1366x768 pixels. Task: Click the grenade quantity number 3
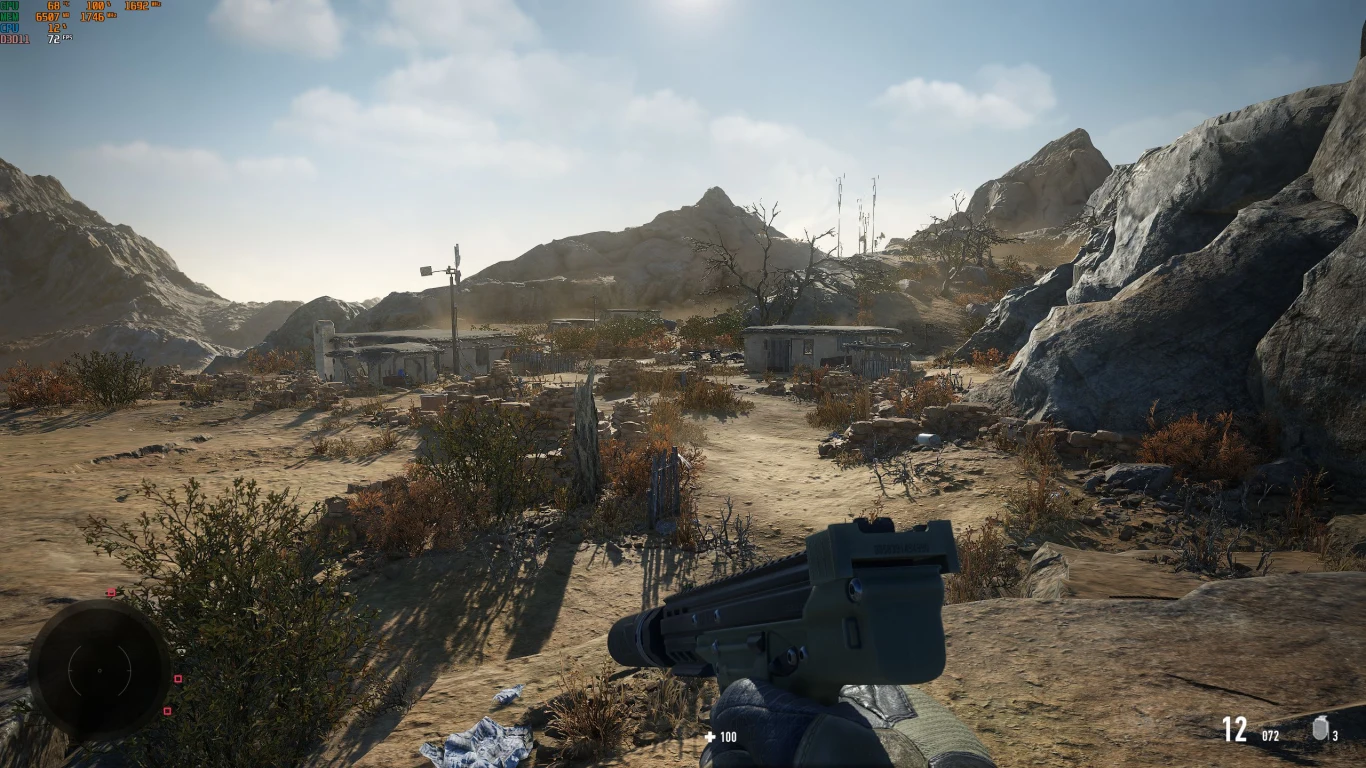point(1335,736)
